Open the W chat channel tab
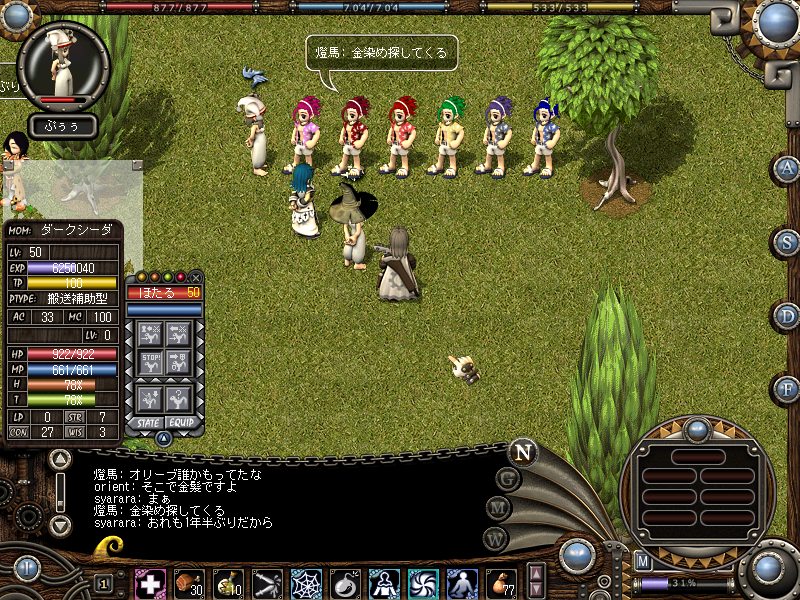The height and width of the screenshot is (600, 800). (x=495, y=538)
